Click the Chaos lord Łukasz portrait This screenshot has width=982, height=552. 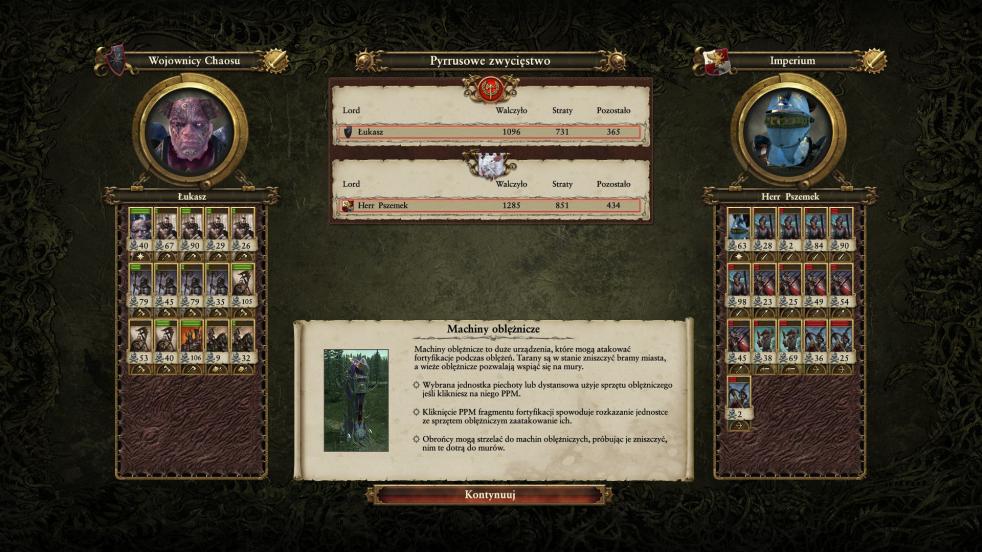[x=189, y=131]
